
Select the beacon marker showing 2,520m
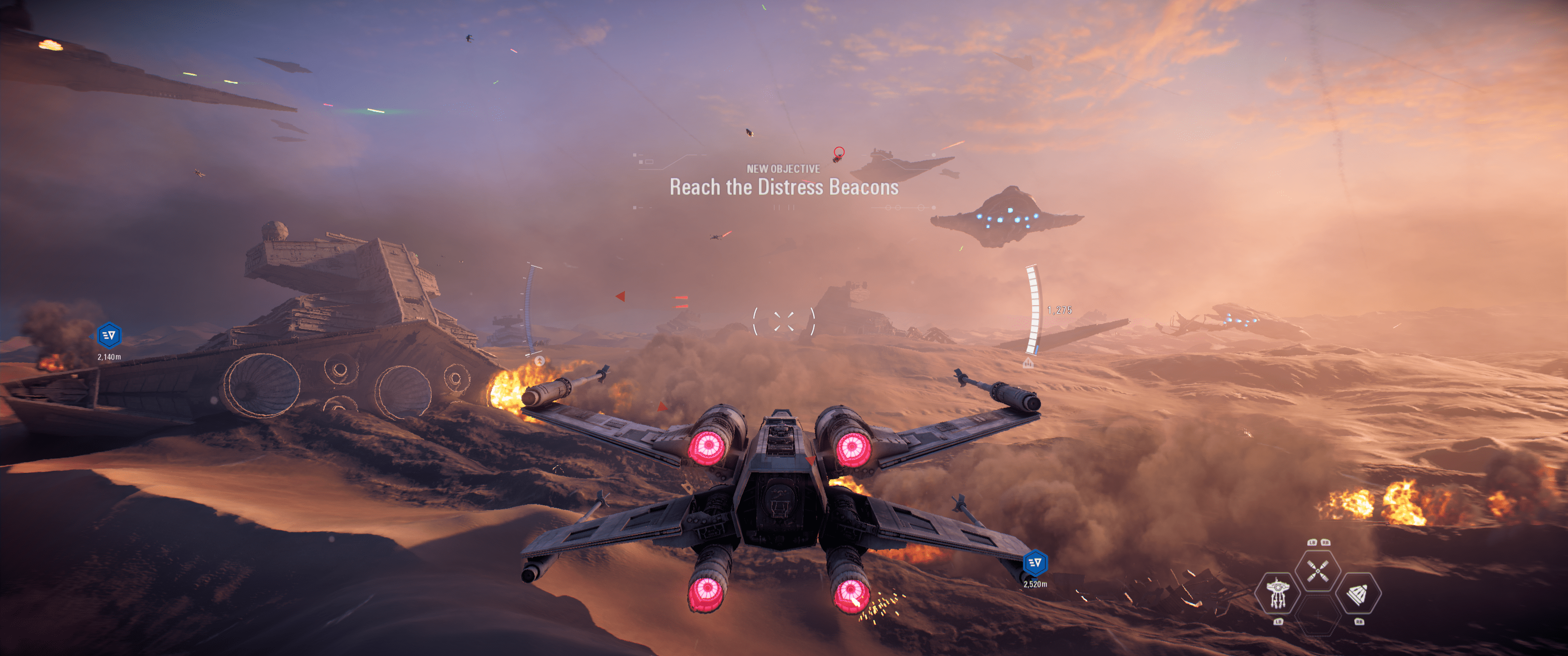click(x=1035, y=563)
